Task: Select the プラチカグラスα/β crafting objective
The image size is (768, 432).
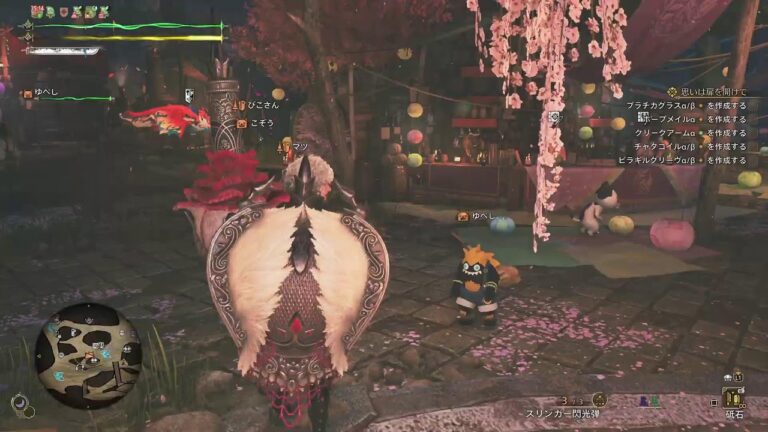Action: [686, 105]
